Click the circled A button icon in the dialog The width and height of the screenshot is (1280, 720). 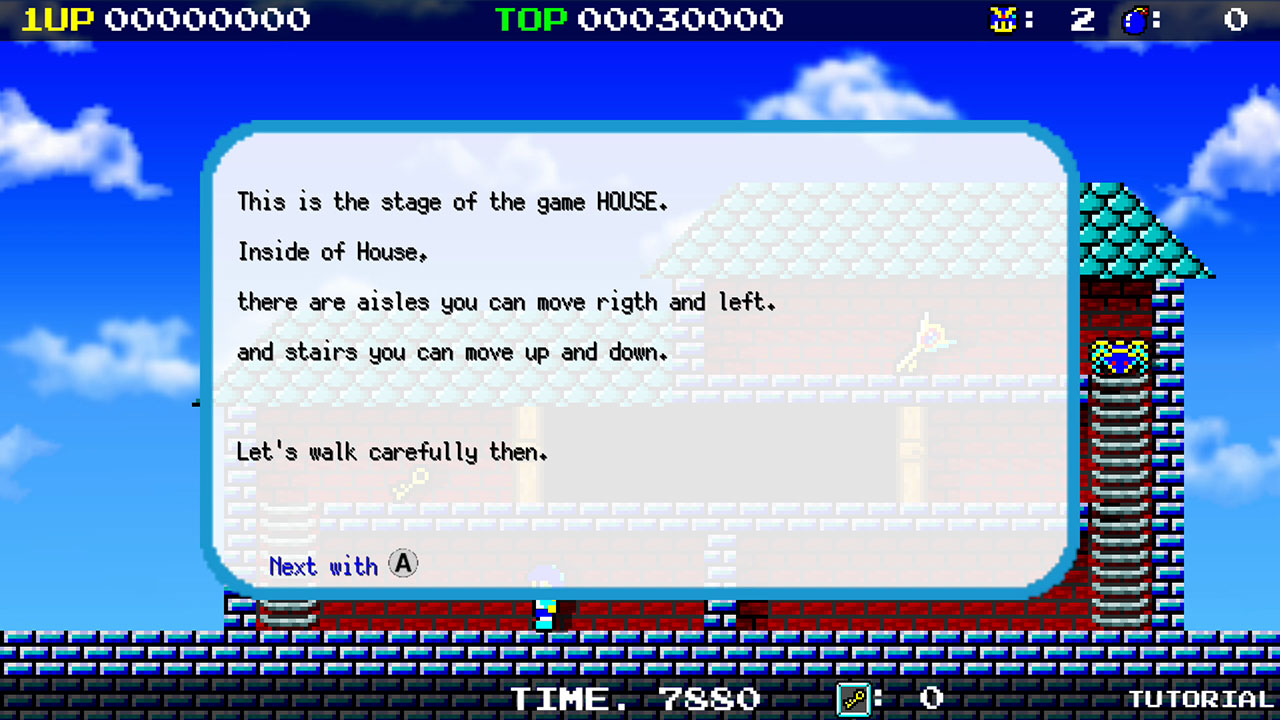[402, 564]
